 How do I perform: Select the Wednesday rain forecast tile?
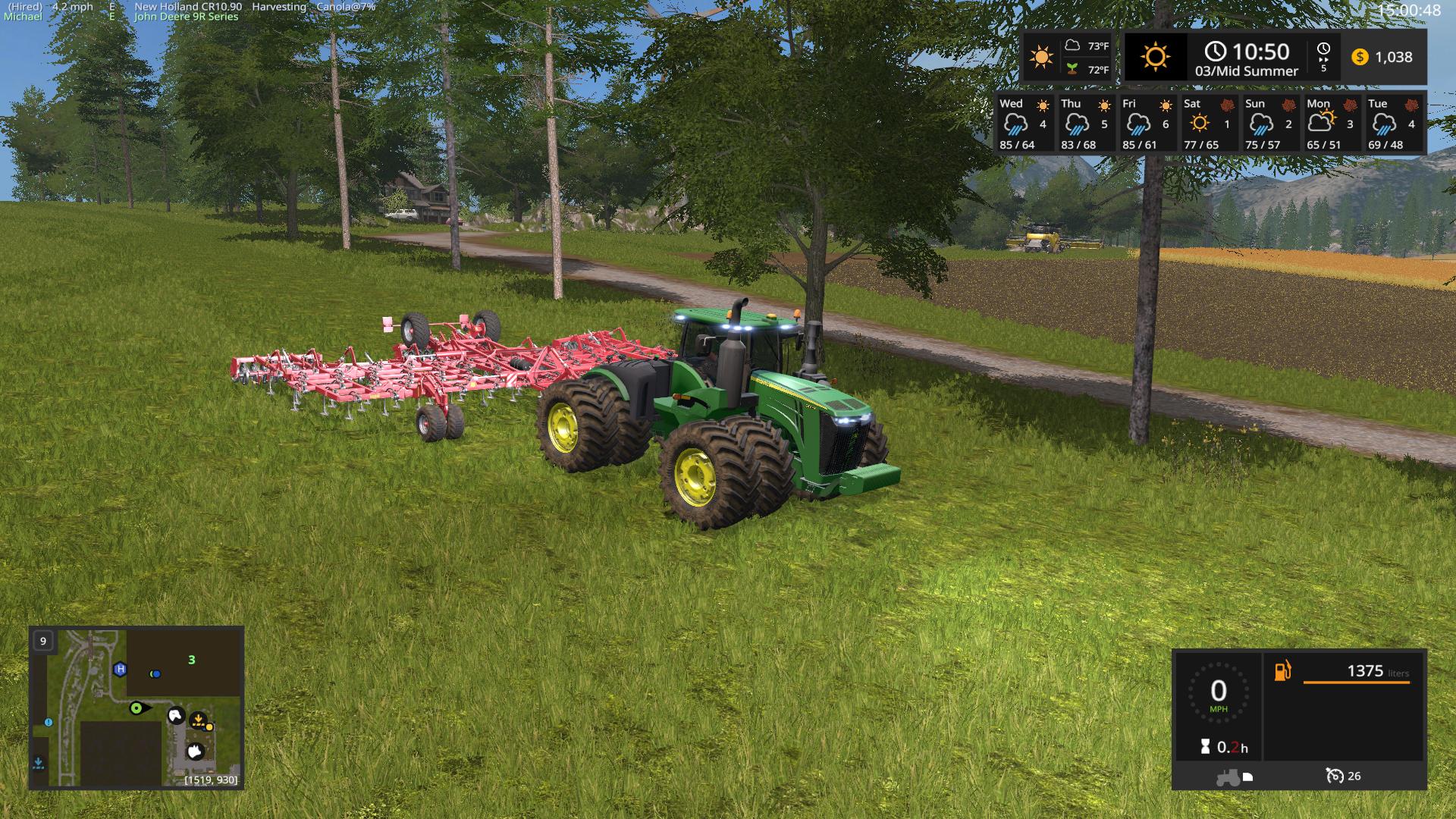(1023, 124)
